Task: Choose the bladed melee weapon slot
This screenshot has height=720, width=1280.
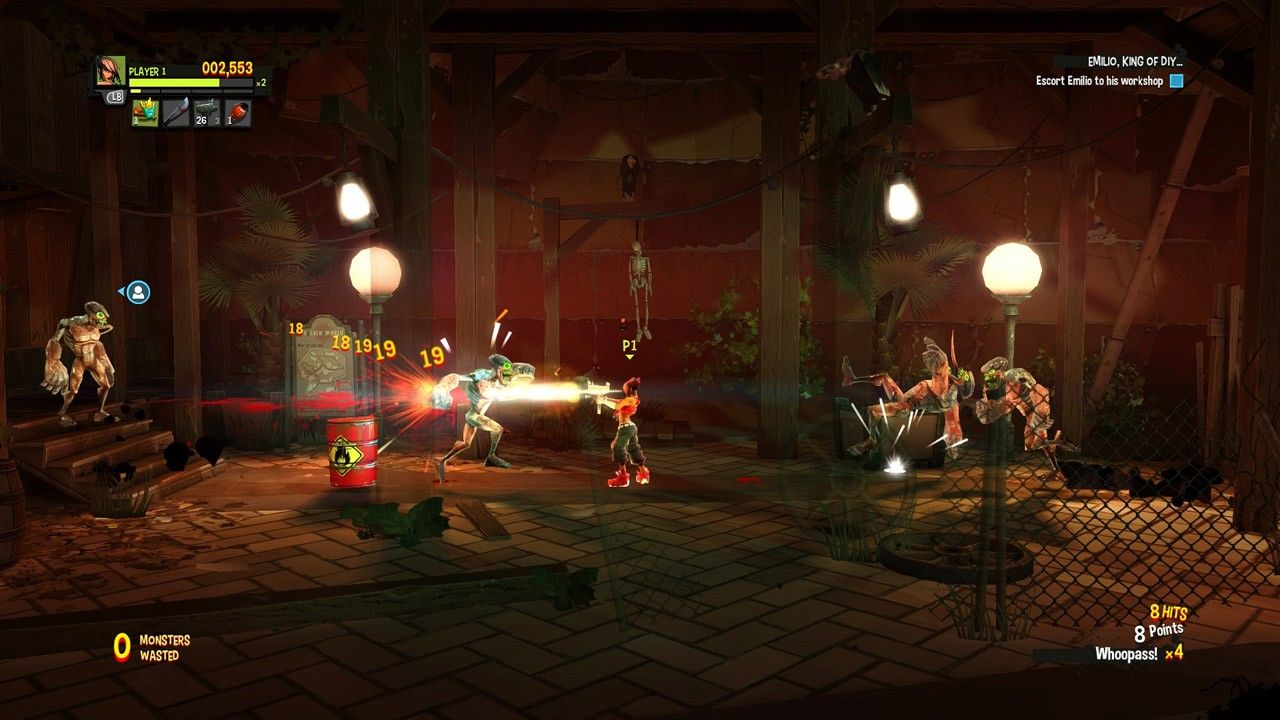Action: click(175, 113)
